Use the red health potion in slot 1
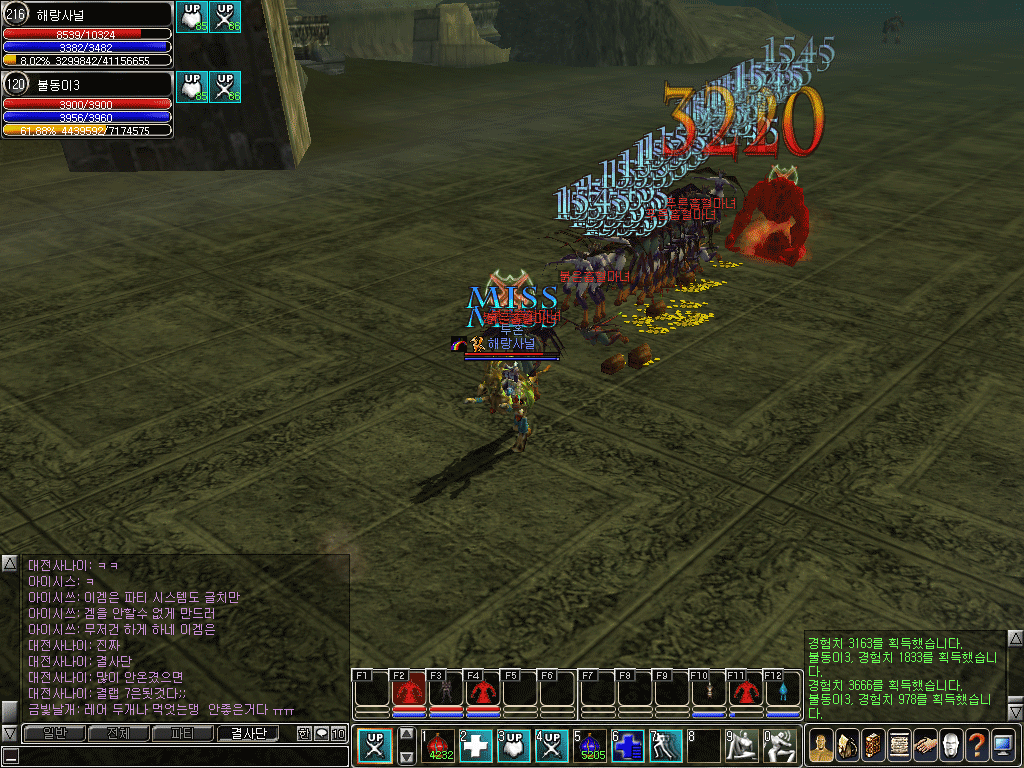 coord(441,746)
